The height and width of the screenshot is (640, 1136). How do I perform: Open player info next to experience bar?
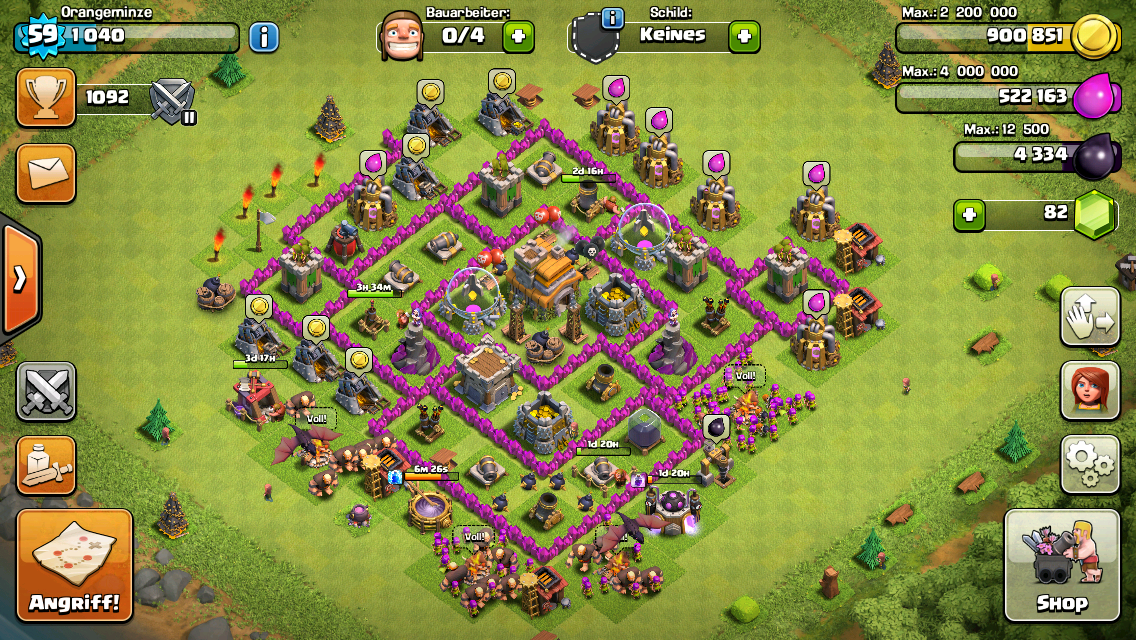tap(263, 38)
